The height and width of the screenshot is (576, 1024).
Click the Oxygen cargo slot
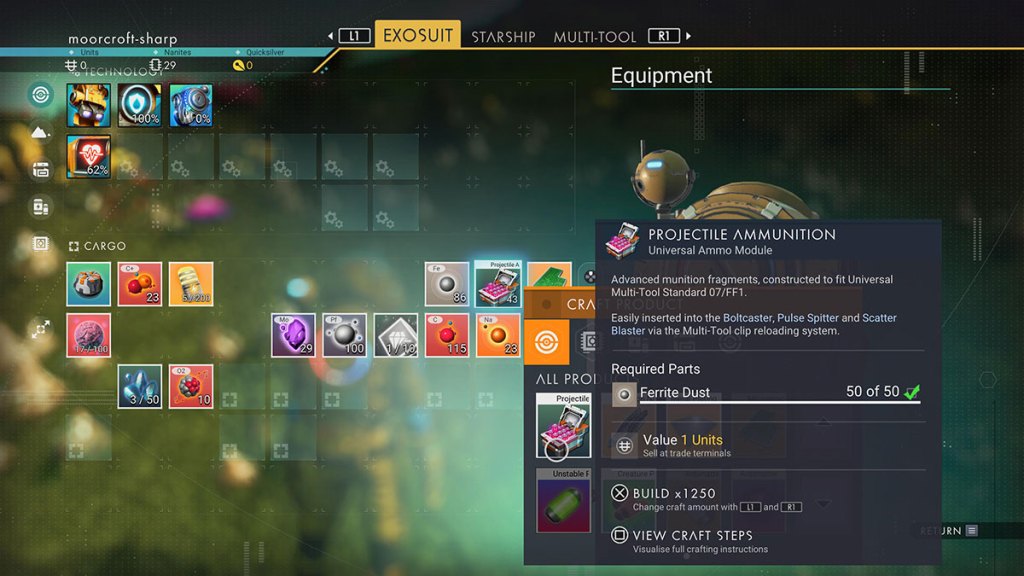point(191,386)
